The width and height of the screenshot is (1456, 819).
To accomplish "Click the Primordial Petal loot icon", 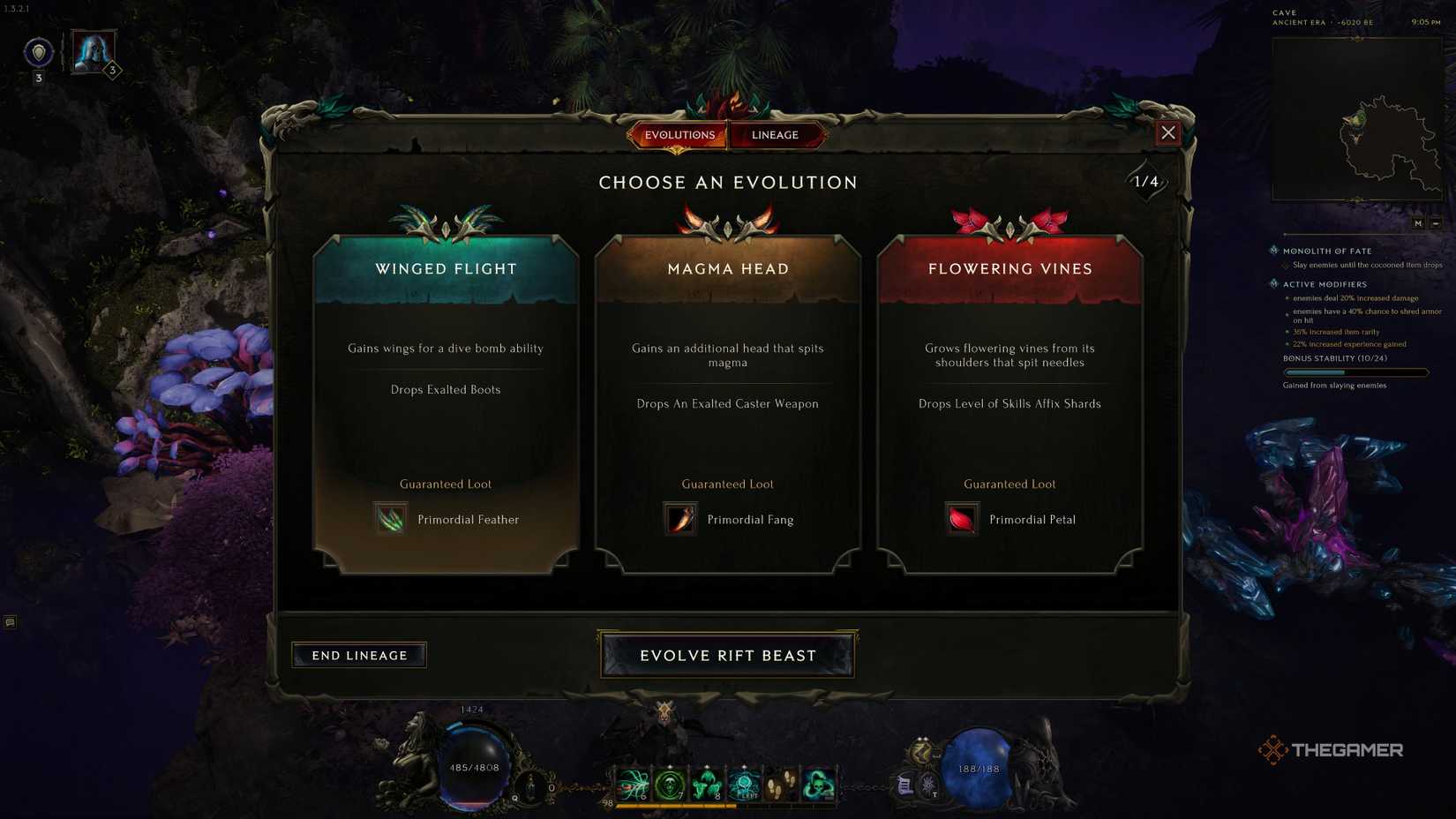I will (962, 519).
